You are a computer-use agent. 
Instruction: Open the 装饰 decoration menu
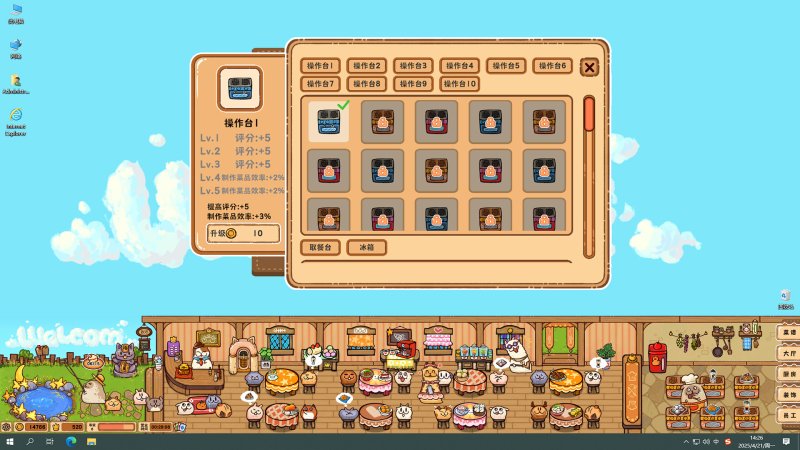click(x=789, y=394)
